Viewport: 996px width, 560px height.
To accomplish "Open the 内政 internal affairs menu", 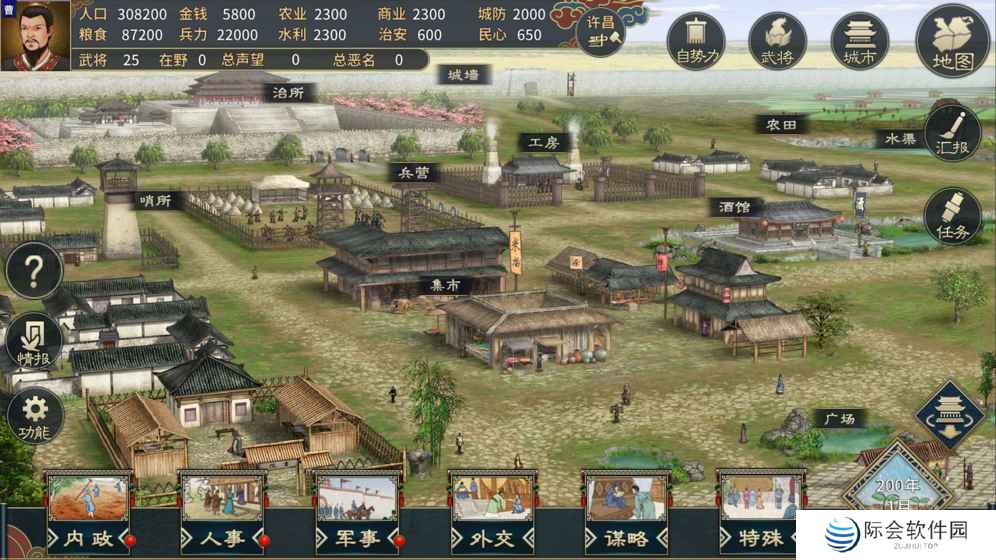I will coord(89,512).
